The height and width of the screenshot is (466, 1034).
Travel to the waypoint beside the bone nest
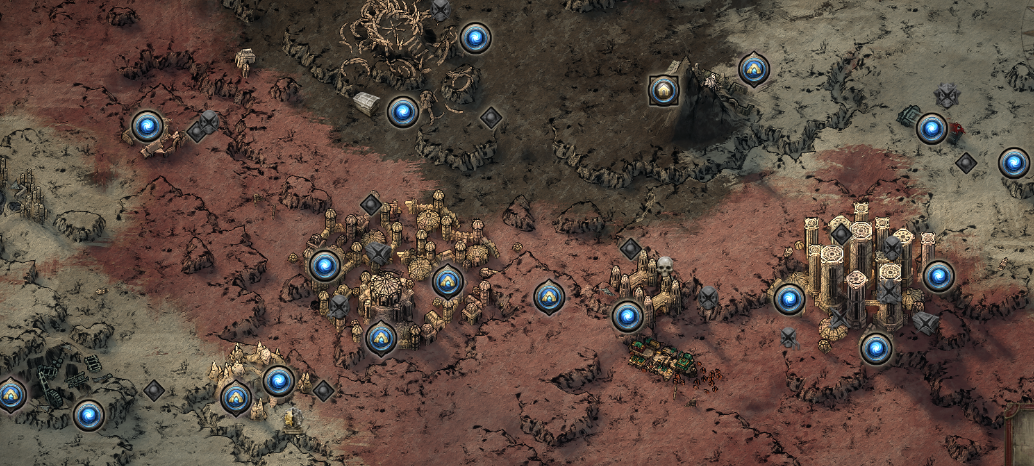click(x=475, y=39)
